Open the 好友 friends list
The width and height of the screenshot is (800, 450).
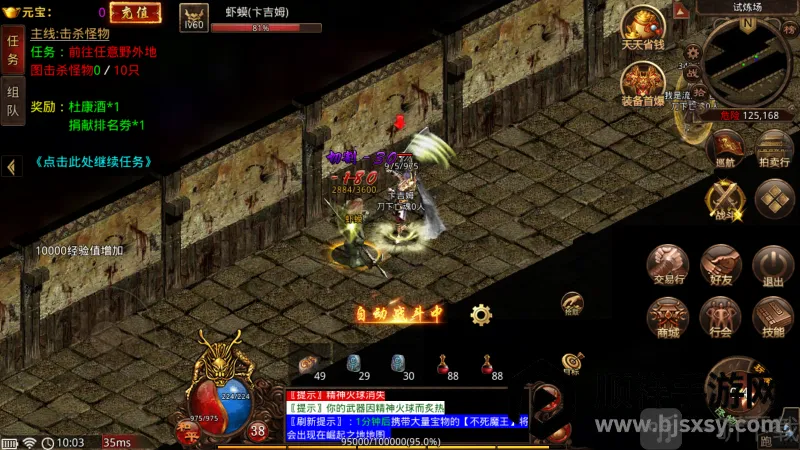(720, 263)
